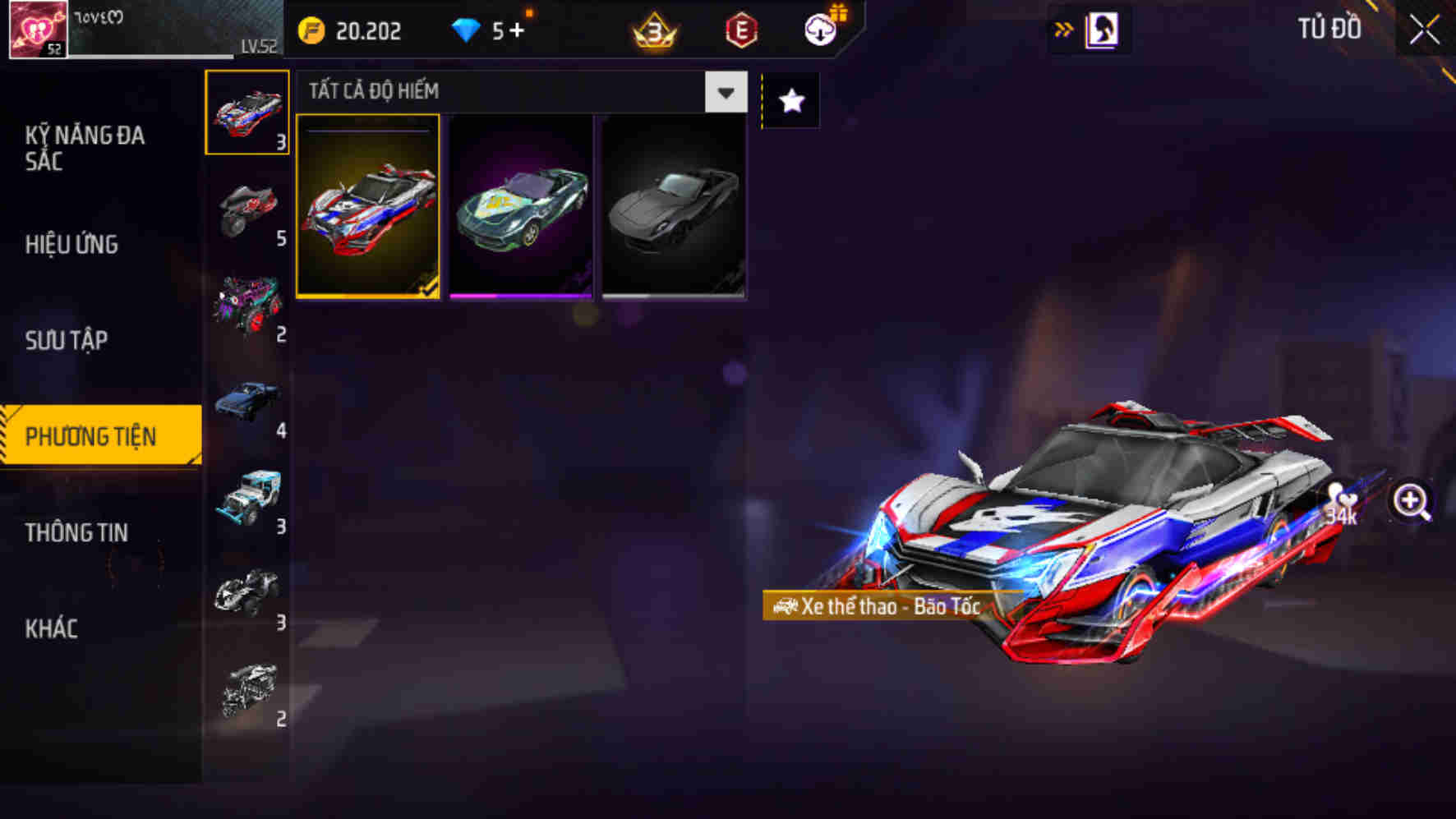Open the Sưu Tập menu item
1456x819 pixels.
[x=69, y=339]
